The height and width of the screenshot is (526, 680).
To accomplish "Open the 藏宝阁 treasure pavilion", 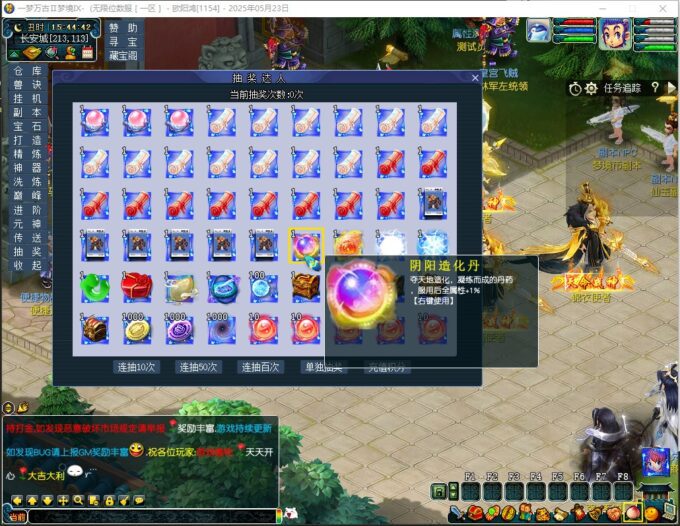I will click(124, 56).
